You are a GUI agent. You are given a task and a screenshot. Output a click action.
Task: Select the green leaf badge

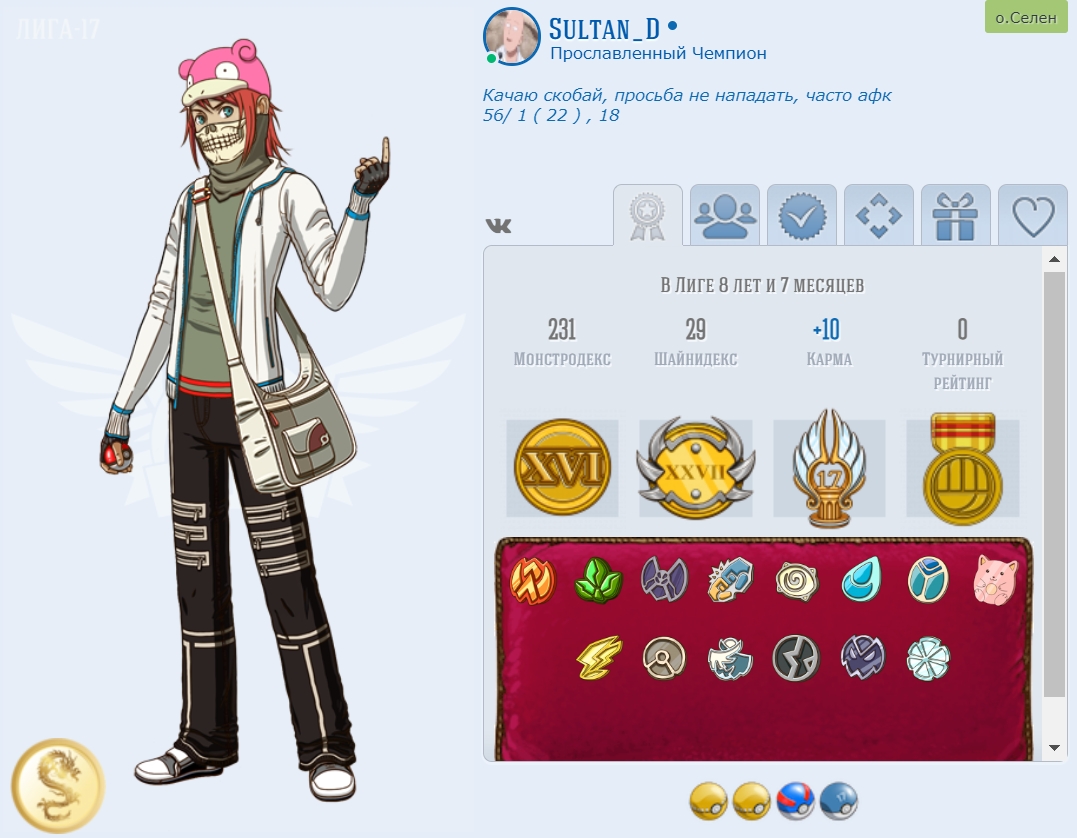pos(598,580)
